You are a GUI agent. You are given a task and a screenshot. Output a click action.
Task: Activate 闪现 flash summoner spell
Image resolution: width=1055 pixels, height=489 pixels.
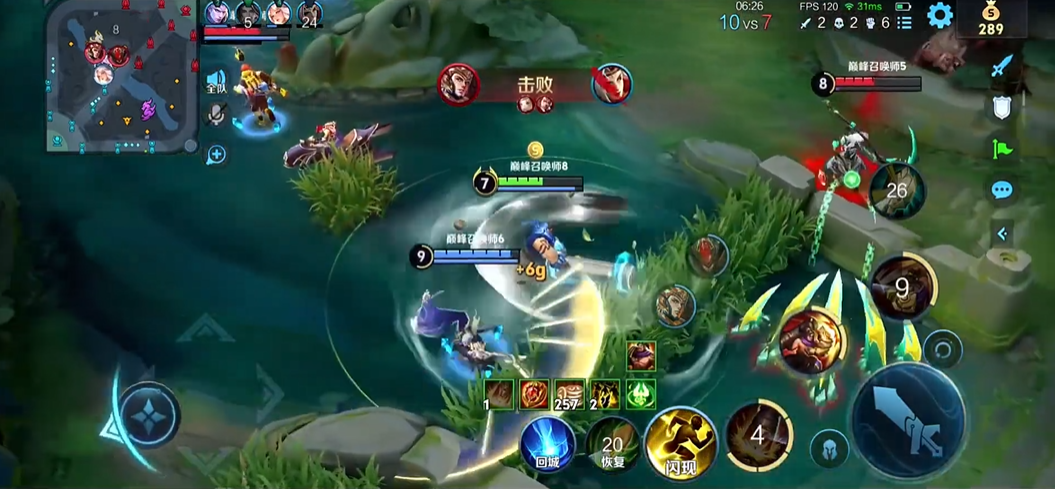(680, 441)
